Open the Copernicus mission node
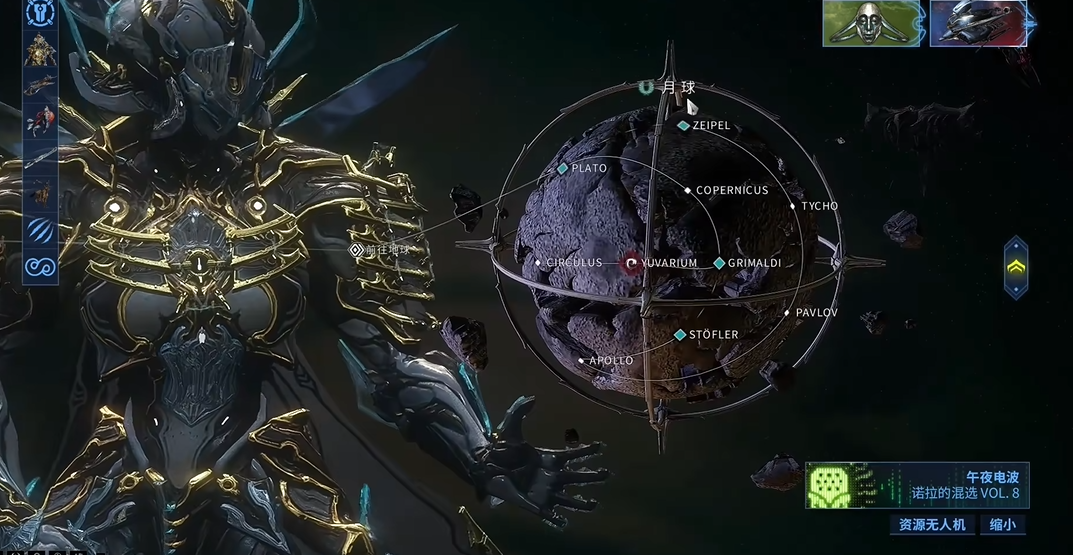1073x555 pixels. point(688,190)
